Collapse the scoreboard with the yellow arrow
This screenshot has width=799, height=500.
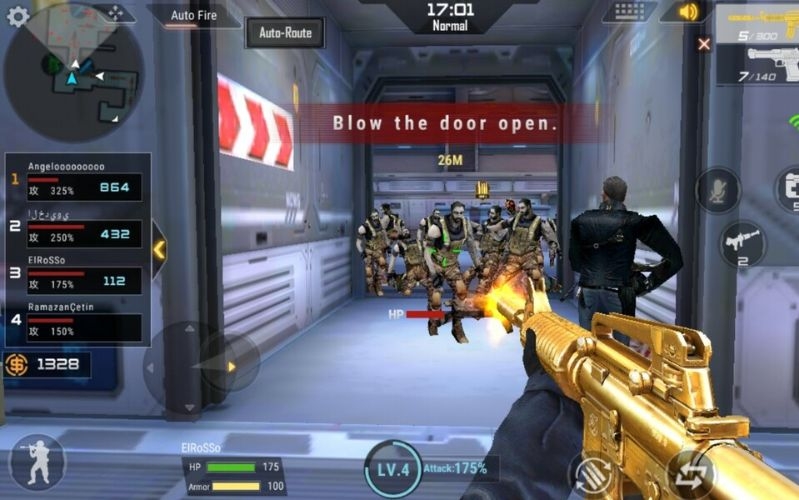[x=159, y=250]
